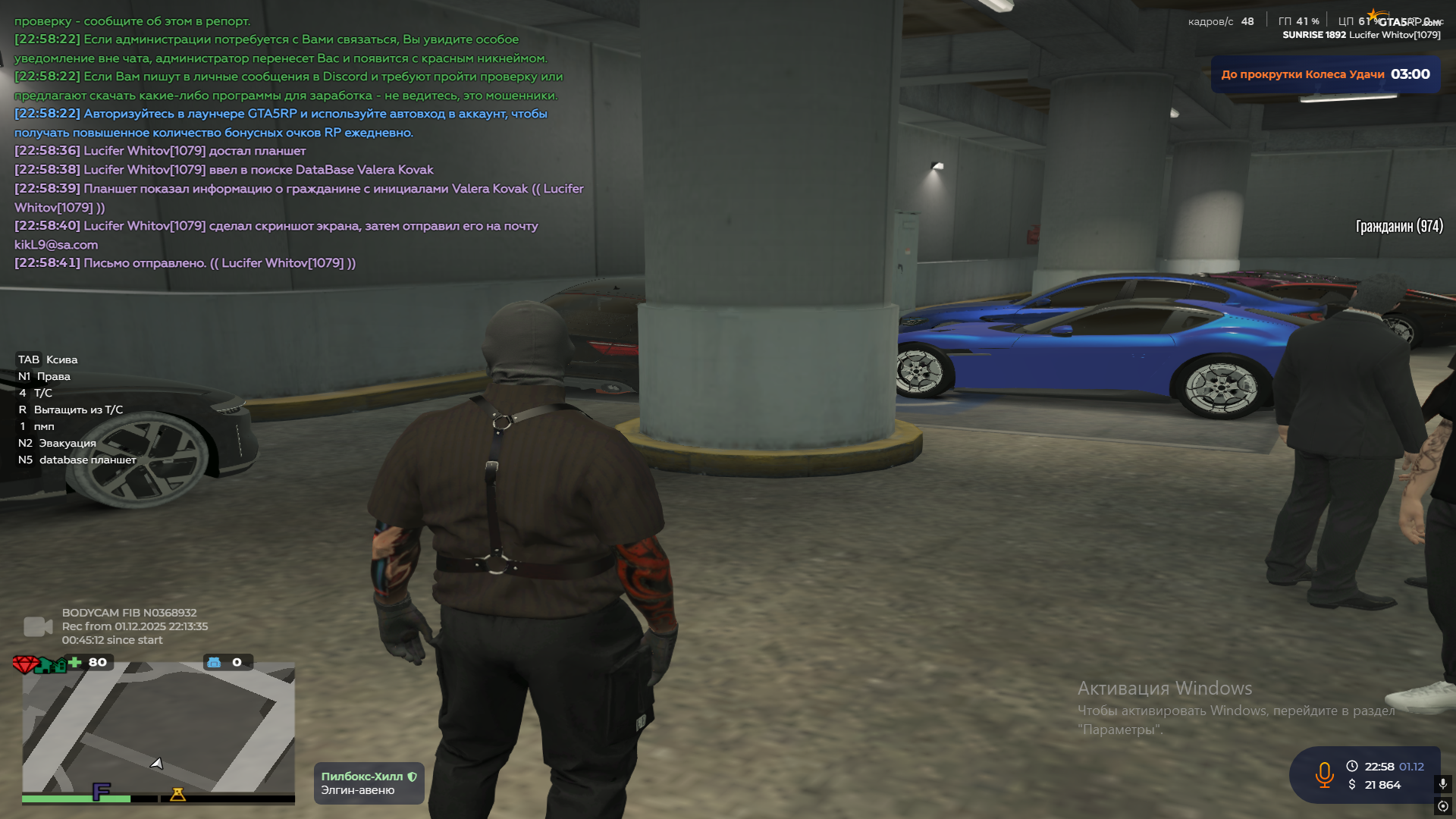Image resolution: width=1456 pixels, height=819 pixels.
Task: Toggle the orange voice chat microphone
Action: [x=1324, y=775]
